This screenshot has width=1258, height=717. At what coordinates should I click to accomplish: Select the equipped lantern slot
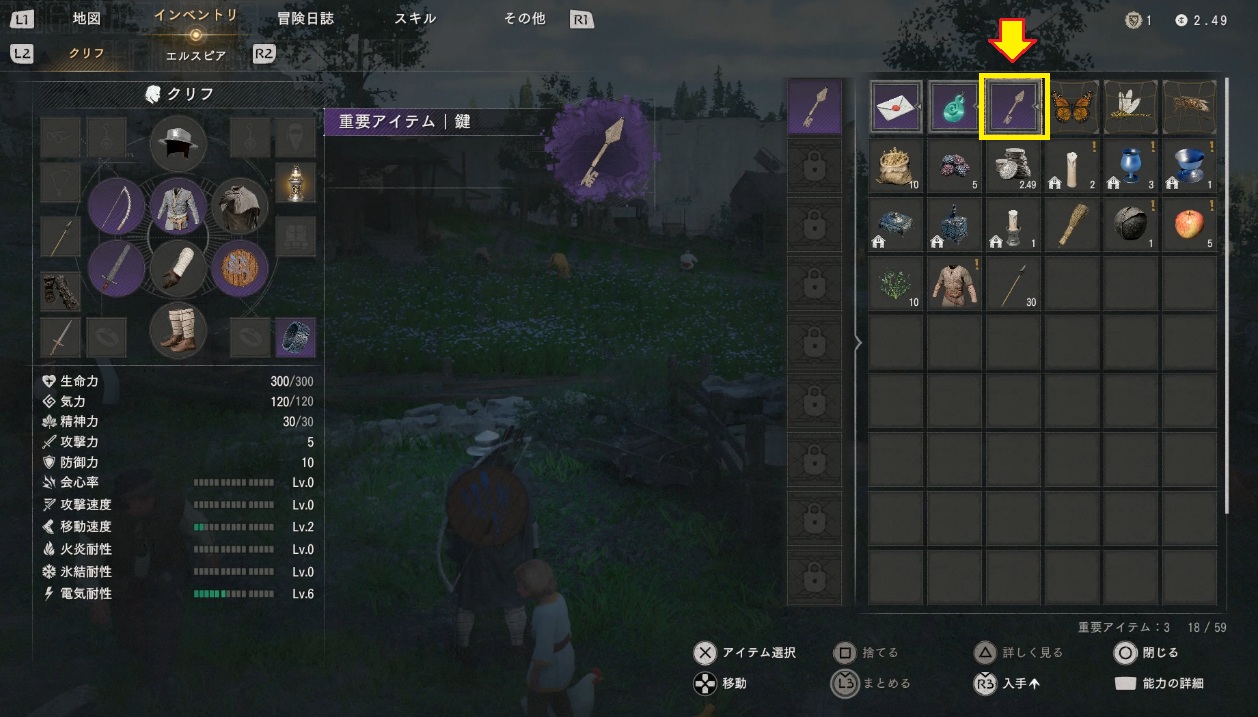pos(295,183)
